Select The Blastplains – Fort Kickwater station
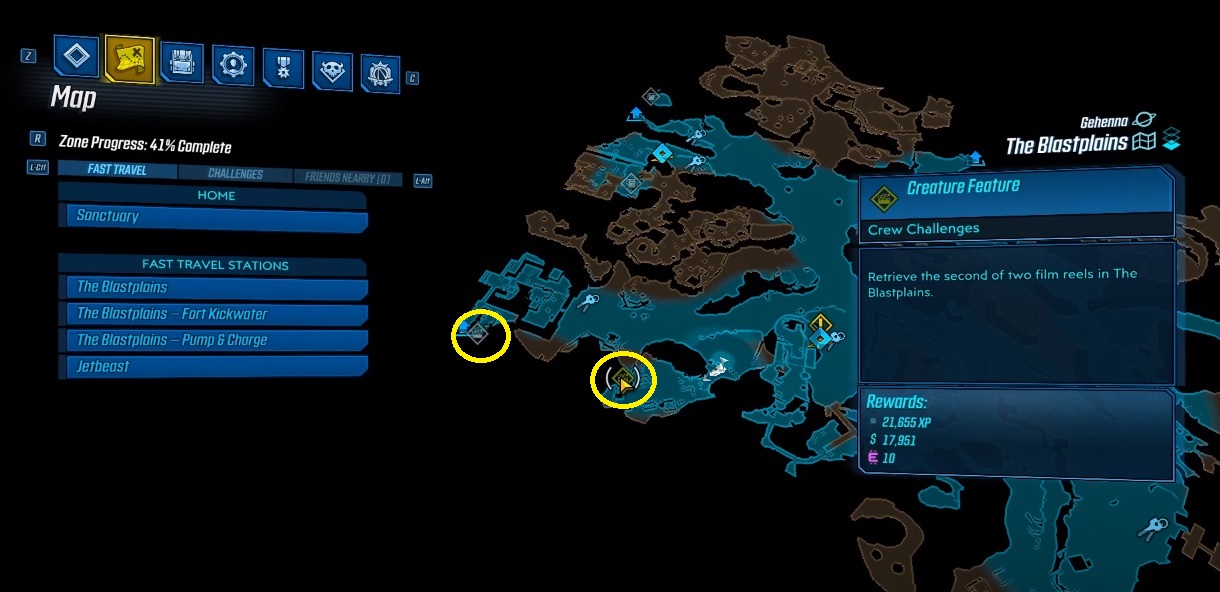Viewport: 1220px width, 592px height. point(215,314)
